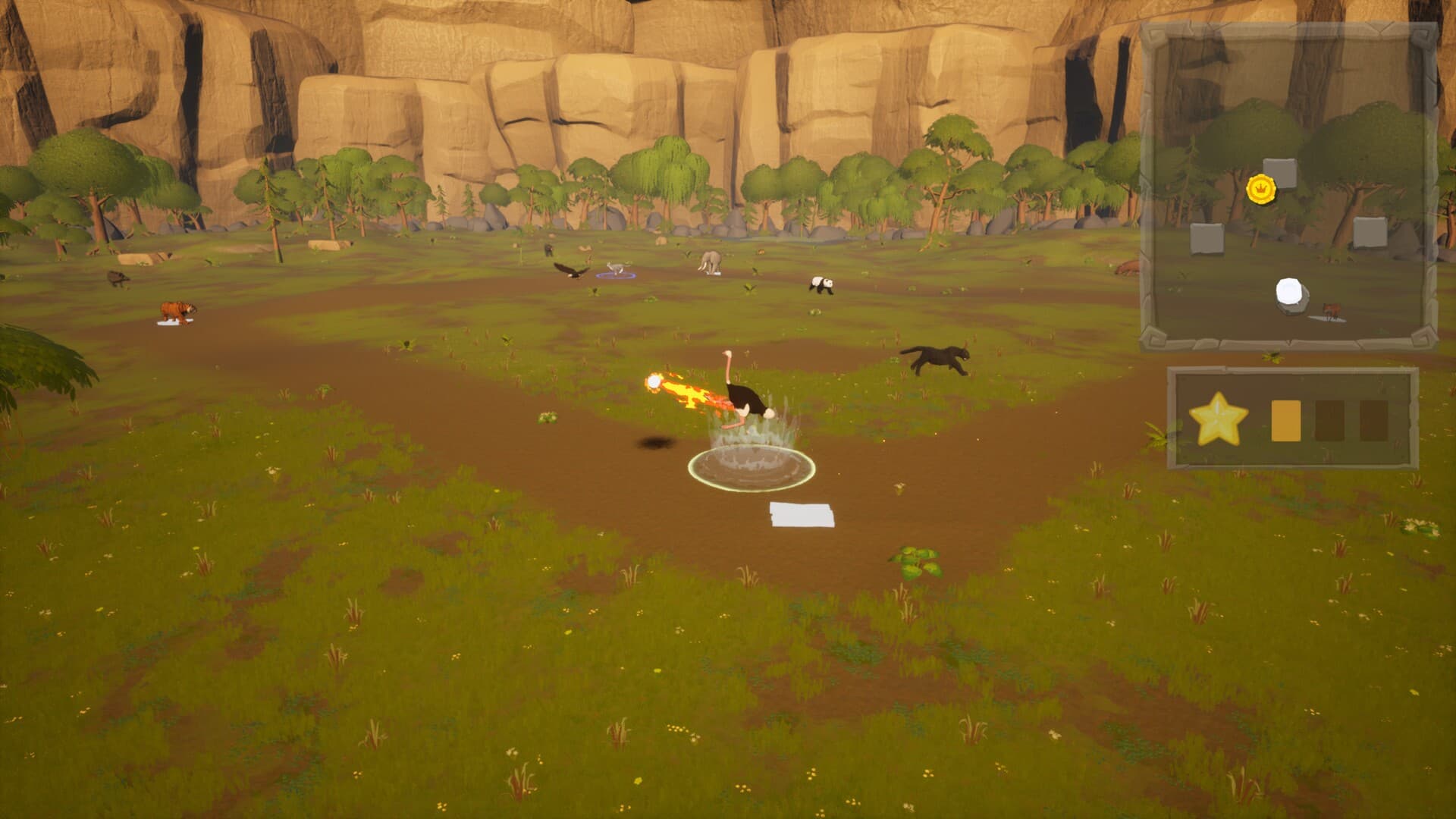Click the gold star icon
The height and width of the screenshot is (819, 1456).
1218,419
